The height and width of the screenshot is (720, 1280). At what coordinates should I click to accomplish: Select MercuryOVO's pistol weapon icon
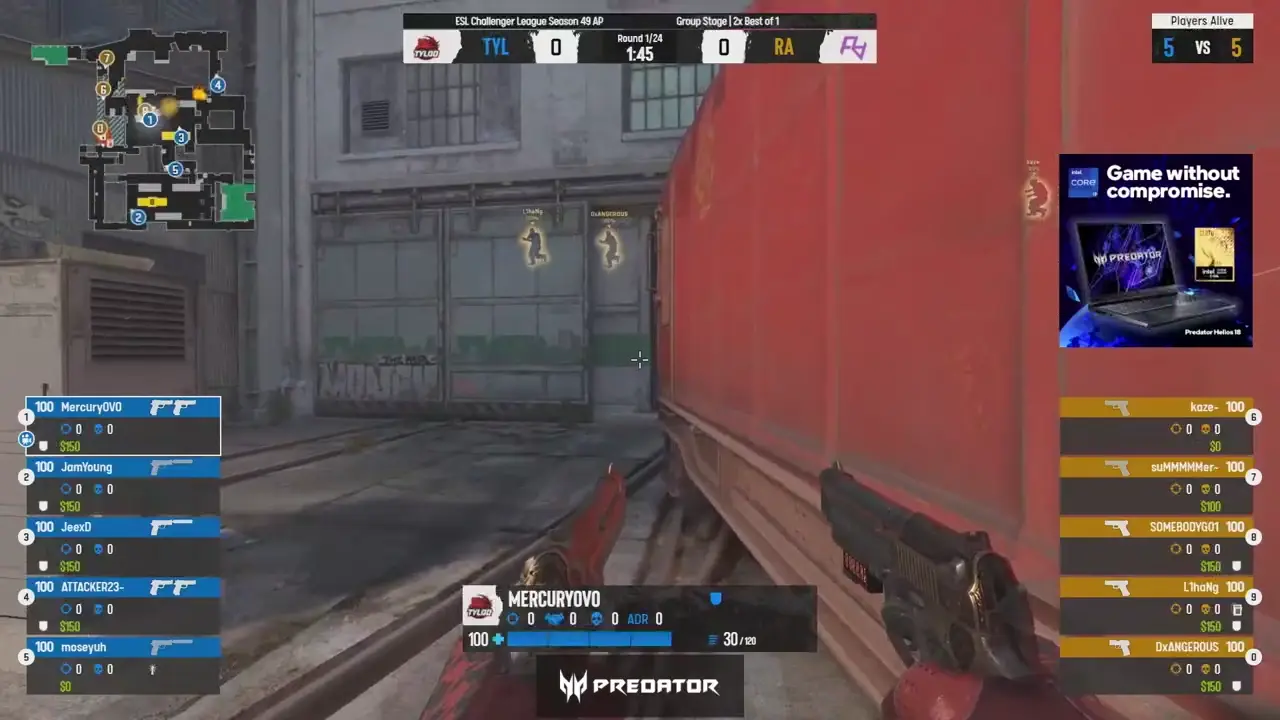coord(170,405)
